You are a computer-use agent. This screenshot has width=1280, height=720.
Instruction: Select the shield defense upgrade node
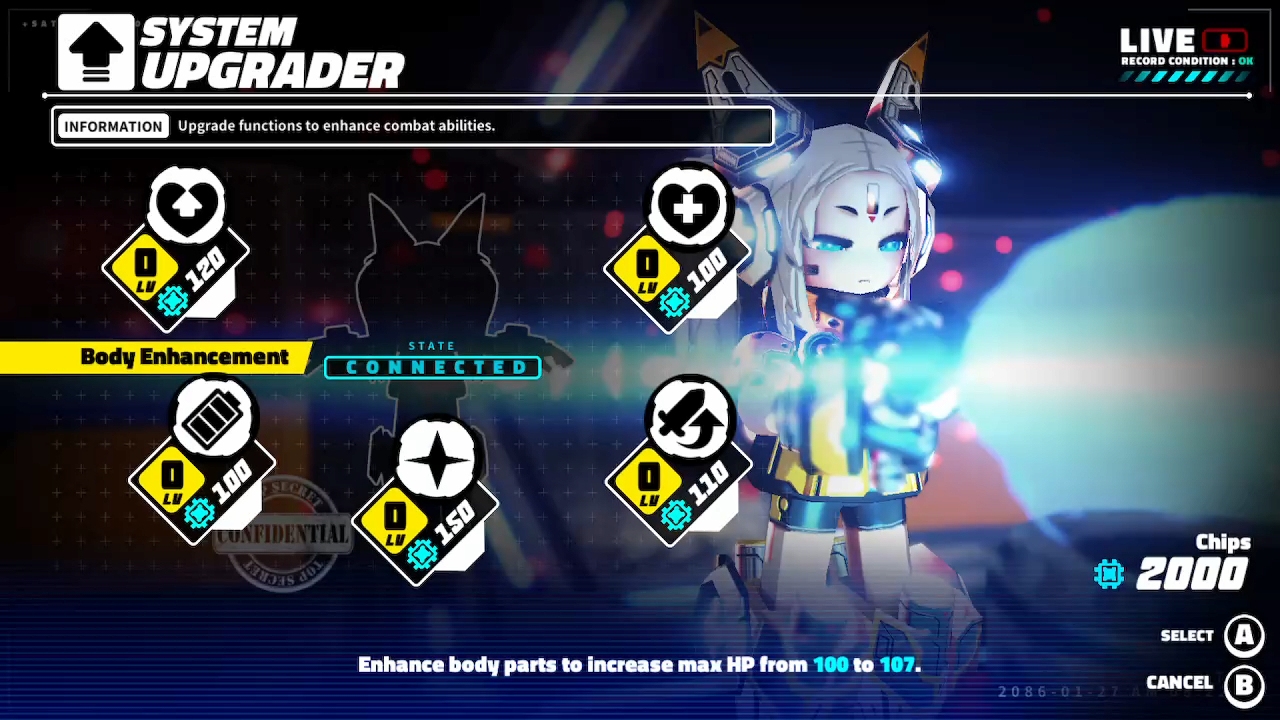186,206
